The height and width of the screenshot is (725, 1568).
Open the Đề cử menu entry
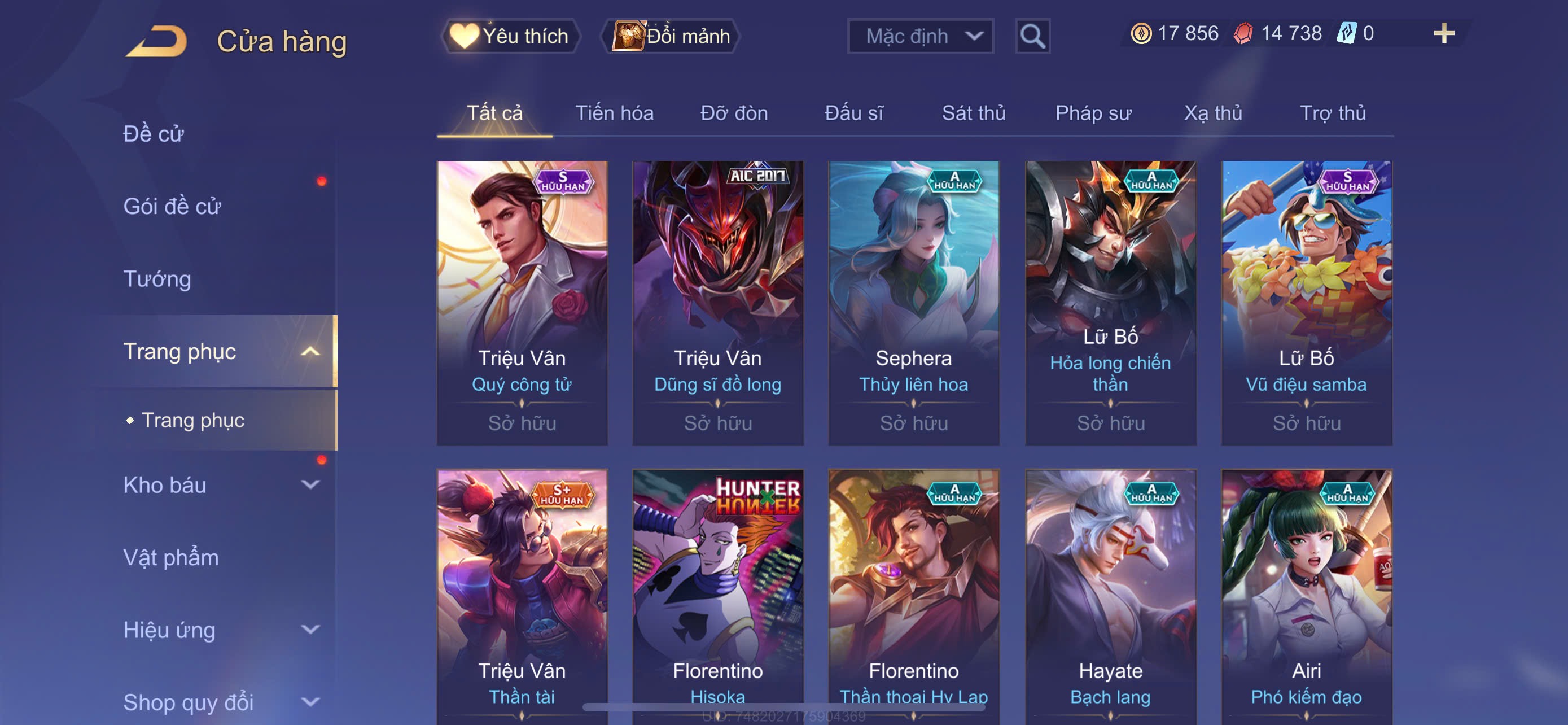pyautogui.click(x=154, y=134)
